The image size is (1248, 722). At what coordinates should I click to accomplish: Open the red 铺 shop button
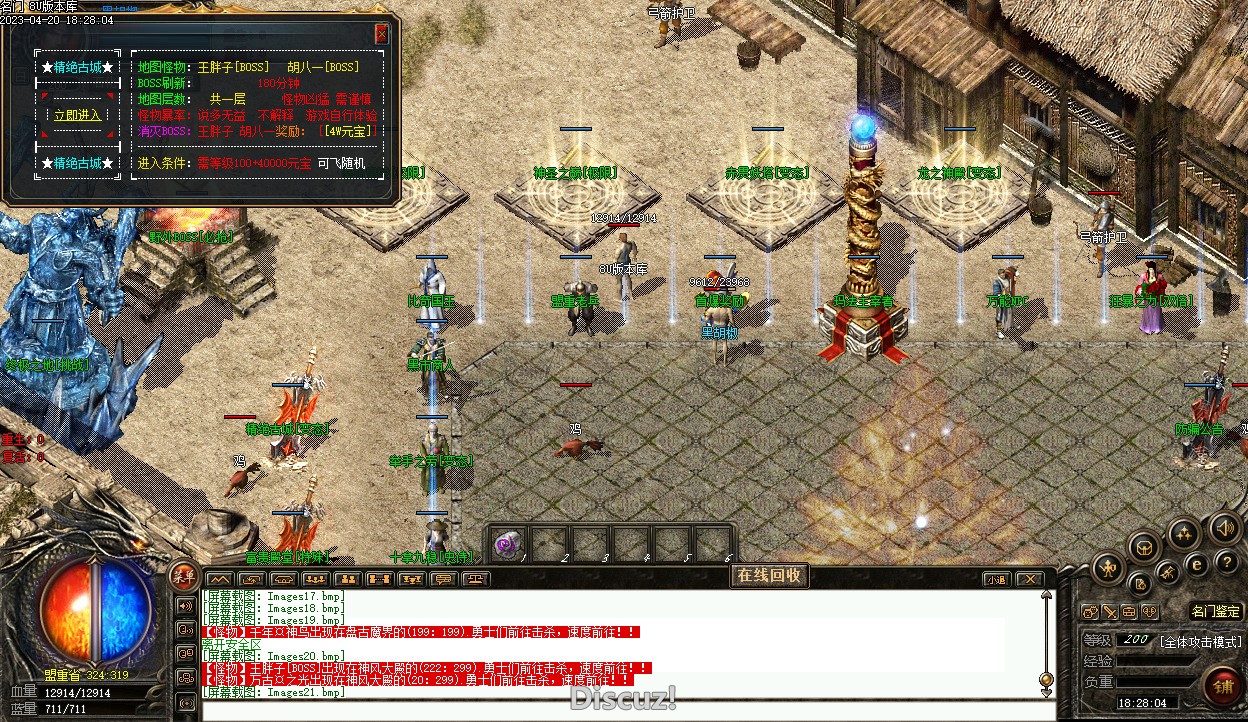point(1223,687)
